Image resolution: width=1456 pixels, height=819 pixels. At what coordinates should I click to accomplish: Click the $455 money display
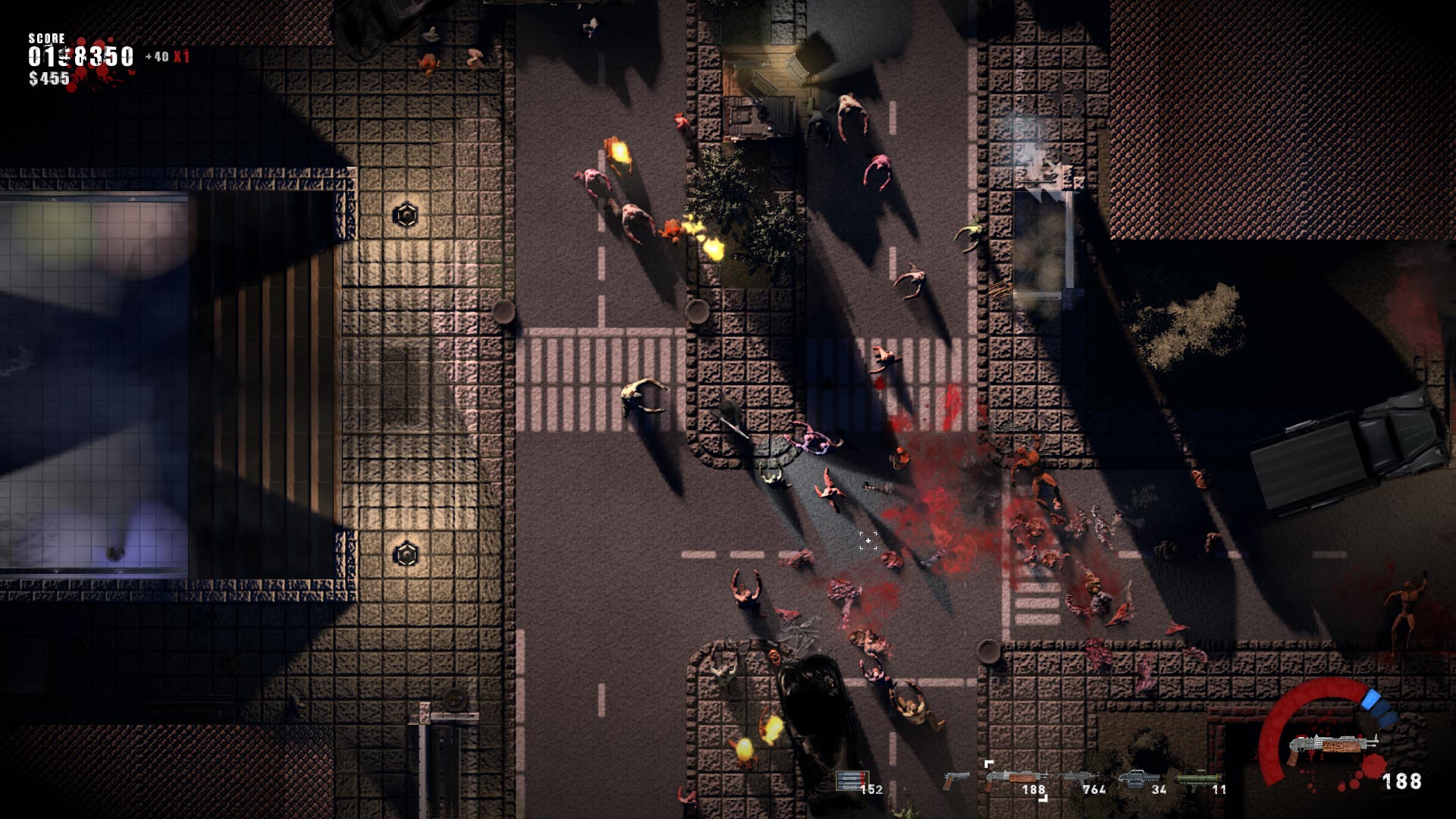pyautogui.click(x=47, y=78)
